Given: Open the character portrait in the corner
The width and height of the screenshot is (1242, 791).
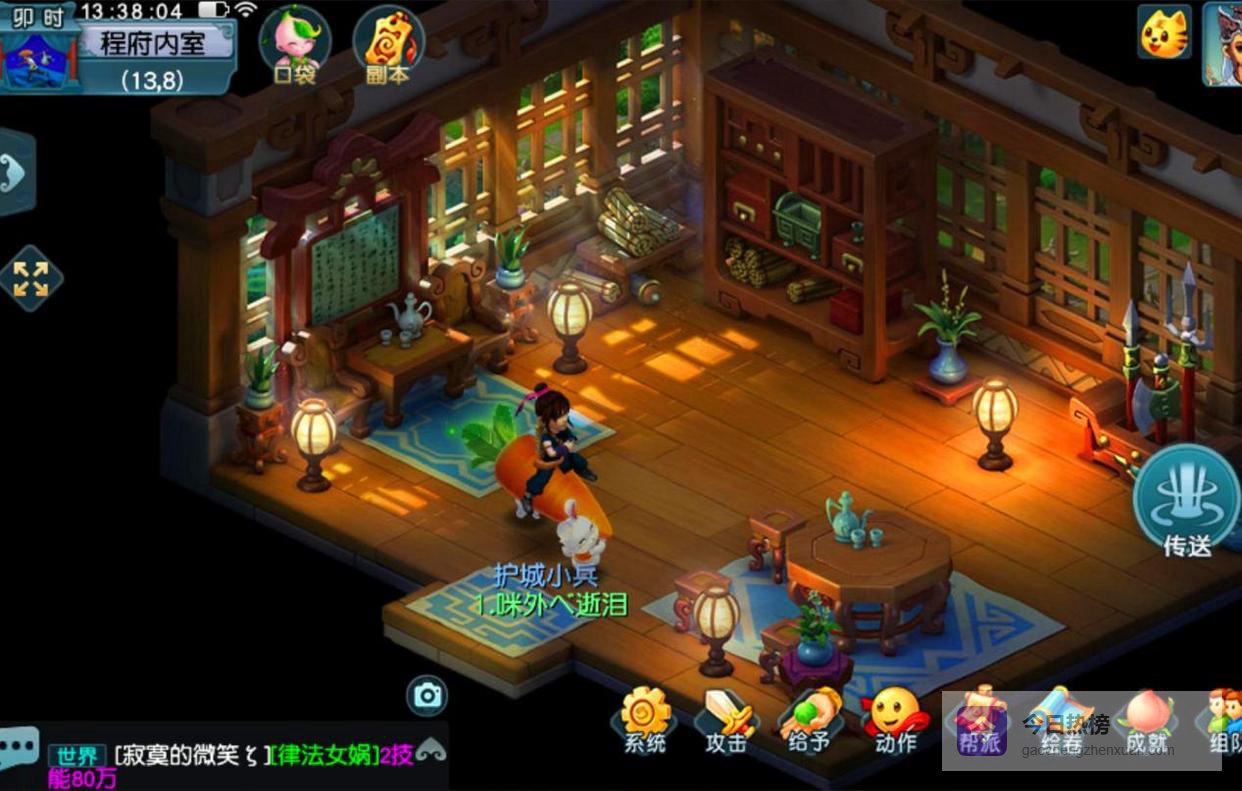Looking at the screenshot, I should point(1224,42).
